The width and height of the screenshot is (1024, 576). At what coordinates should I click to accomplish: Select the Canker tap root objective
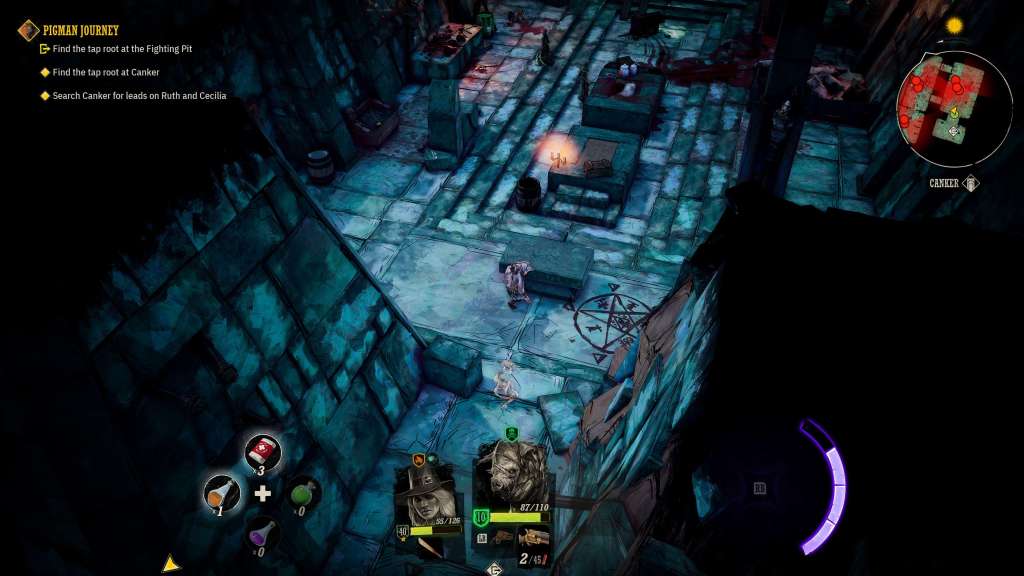[106, 72]
